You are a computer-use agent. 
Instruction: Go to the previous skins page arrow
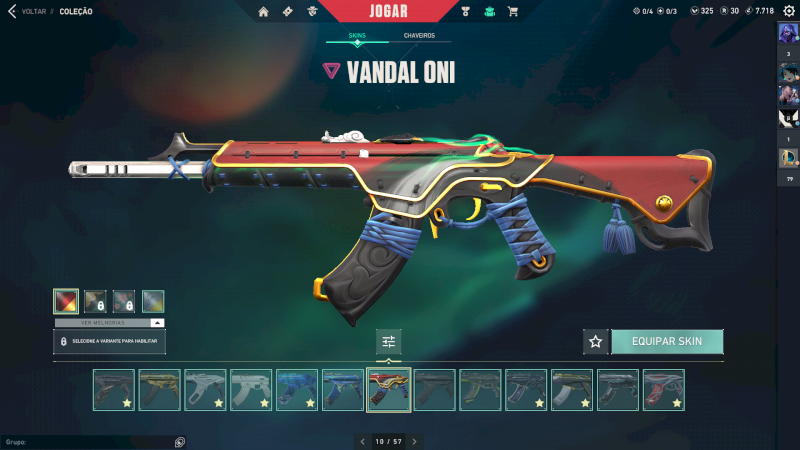click(363, 441)
